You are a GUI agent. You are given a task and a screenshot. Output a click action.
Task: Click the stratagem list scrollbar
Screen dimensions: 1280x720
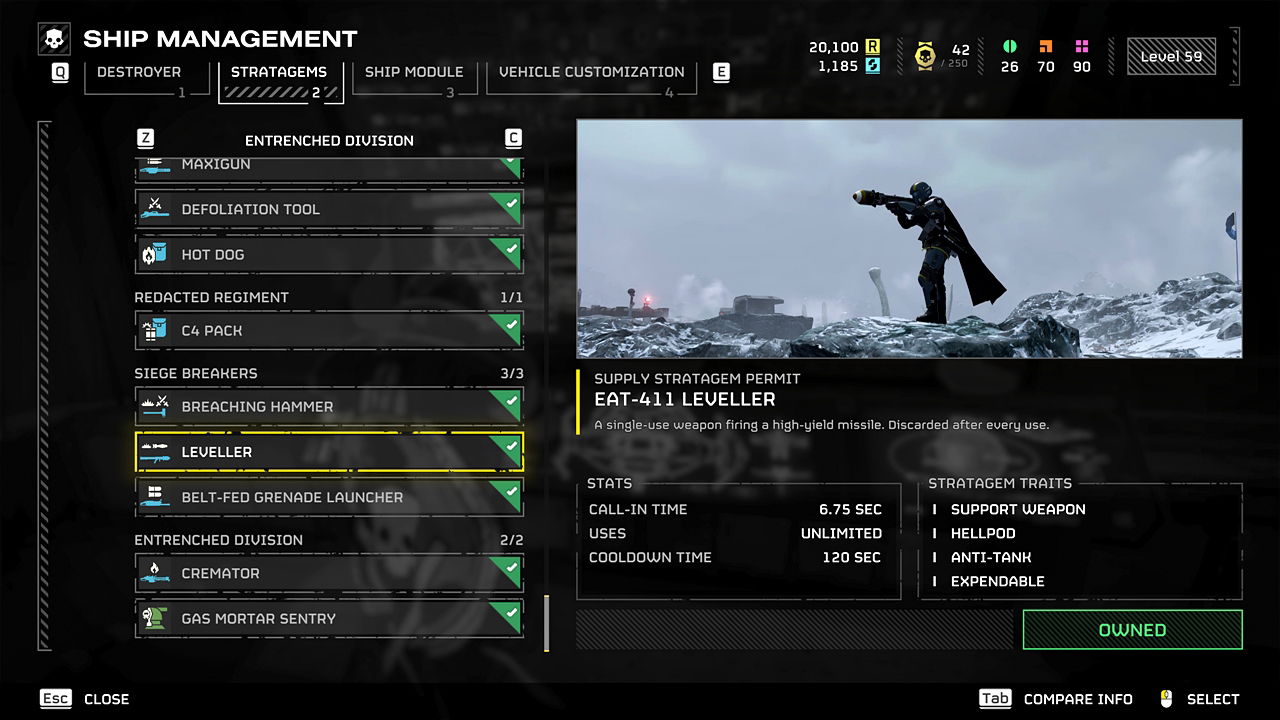(x=546, y=623)
